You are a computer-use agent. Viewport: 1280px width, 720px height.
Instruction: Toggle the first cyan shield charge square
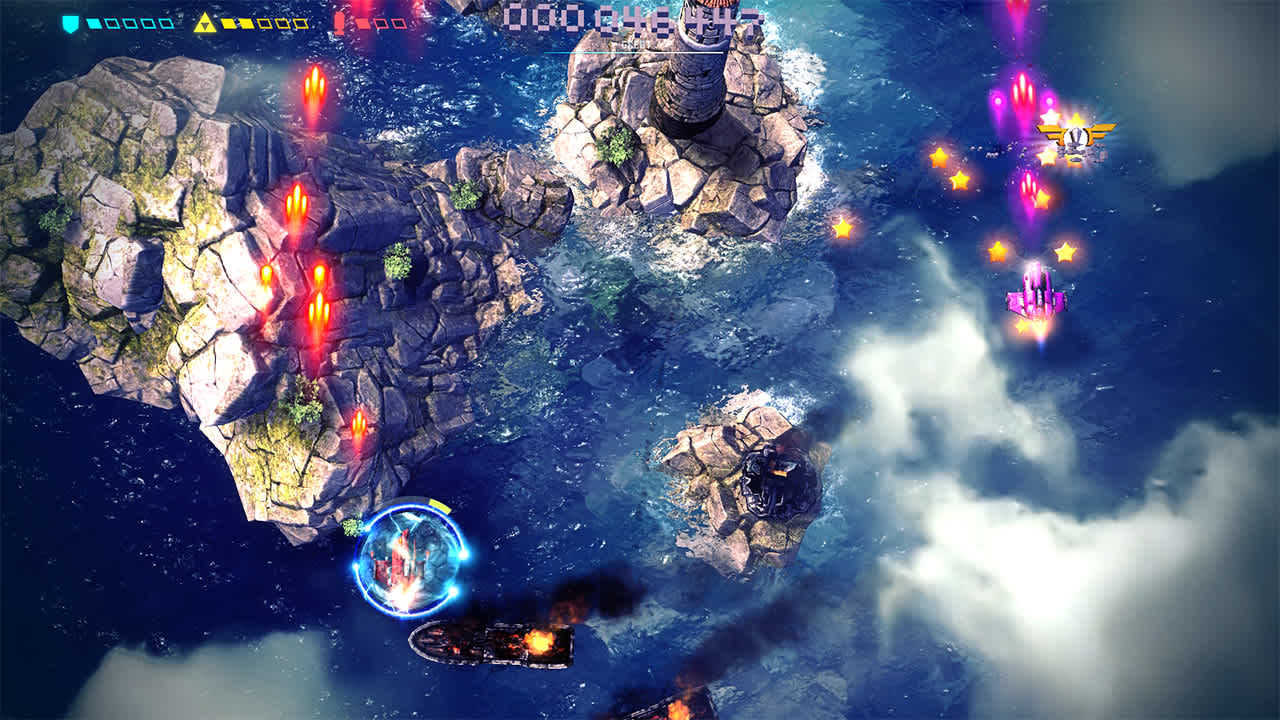pyautogui.click(x=93, y=24)
